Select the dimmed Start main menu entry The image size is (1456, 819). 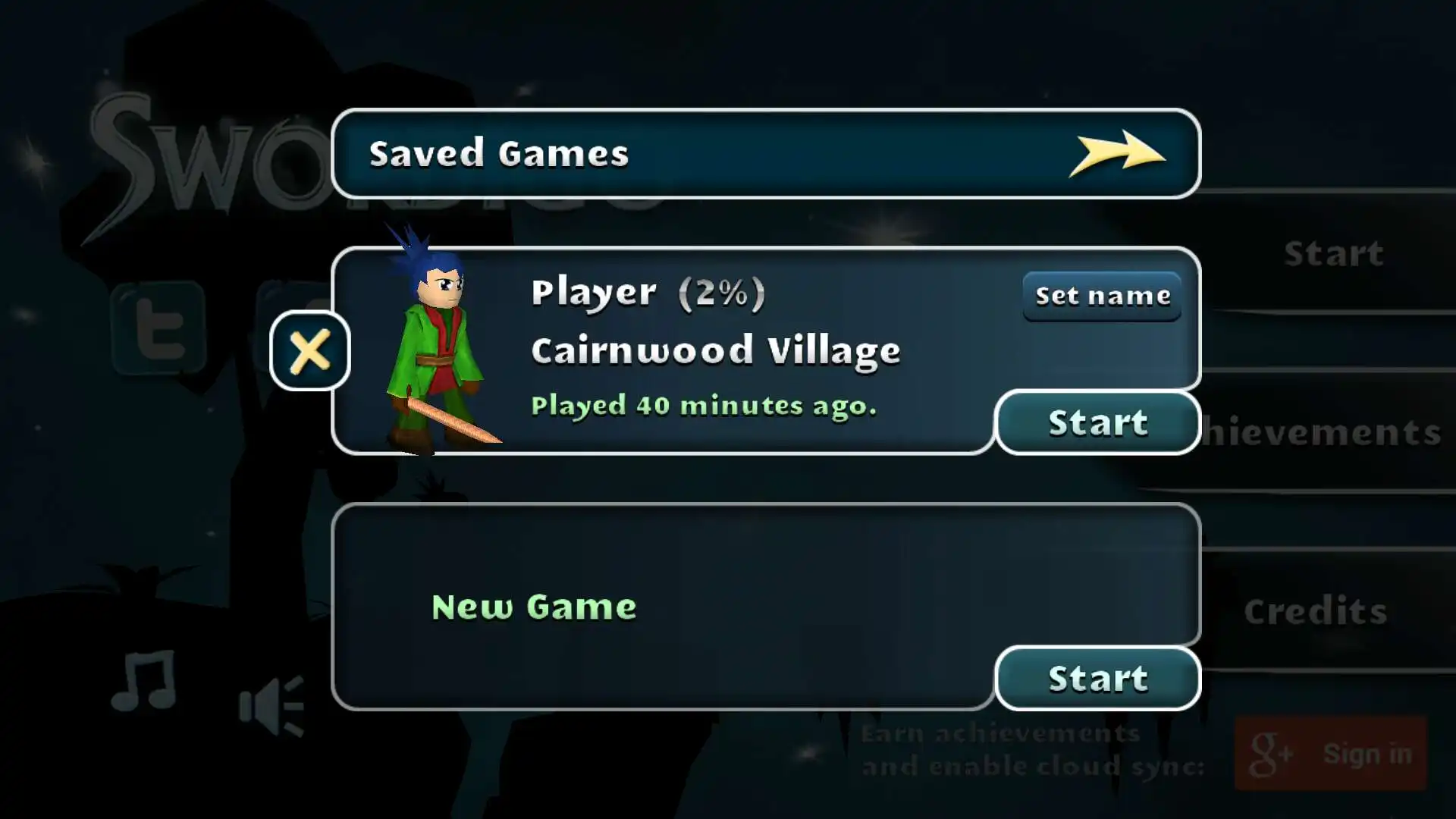1333,253
